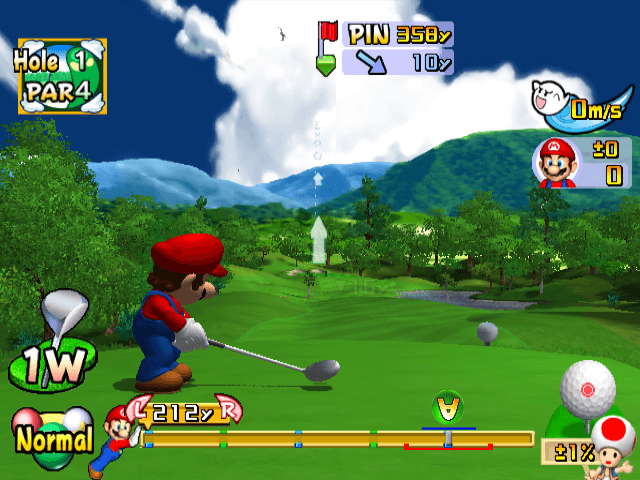Click the Hole 1 Par 4 badge
Image resolution: width=640 pixels, height=480 pixels.
(x=60, y=75)
